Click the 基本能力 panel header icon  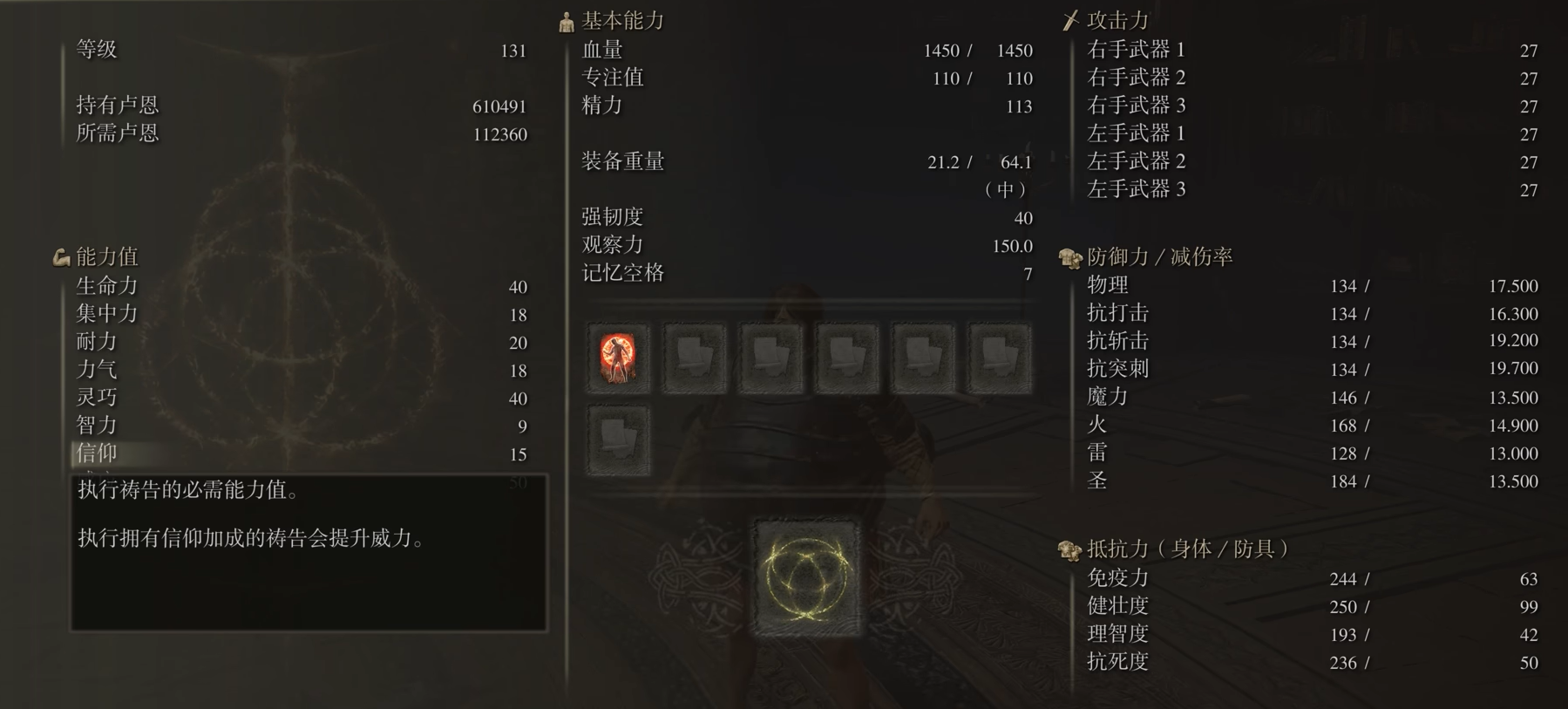click(564, 20)
